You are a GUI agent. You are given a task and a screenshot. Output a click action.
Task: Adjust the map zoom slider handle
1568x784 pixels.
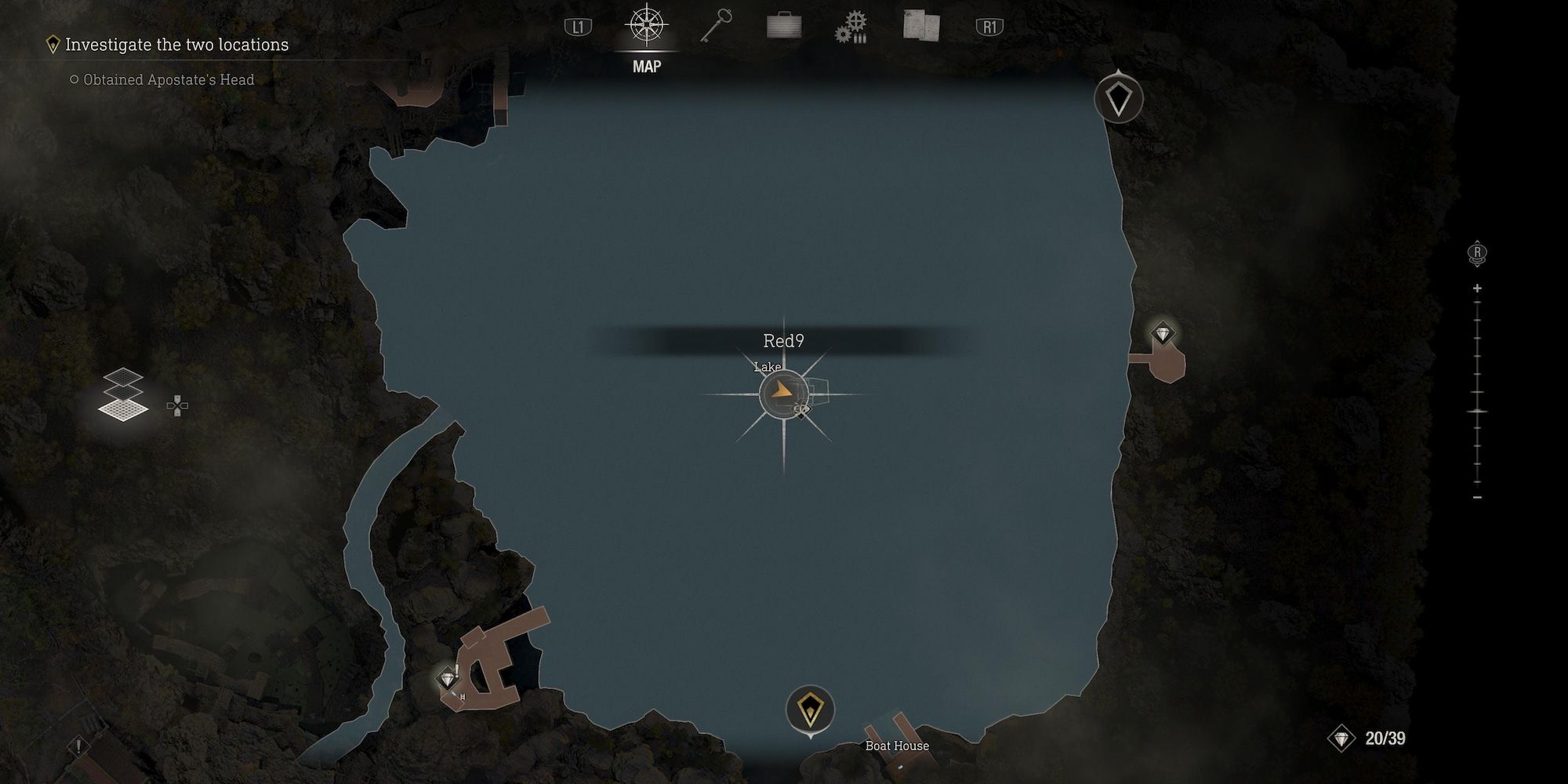click(x=1477, y=411)
